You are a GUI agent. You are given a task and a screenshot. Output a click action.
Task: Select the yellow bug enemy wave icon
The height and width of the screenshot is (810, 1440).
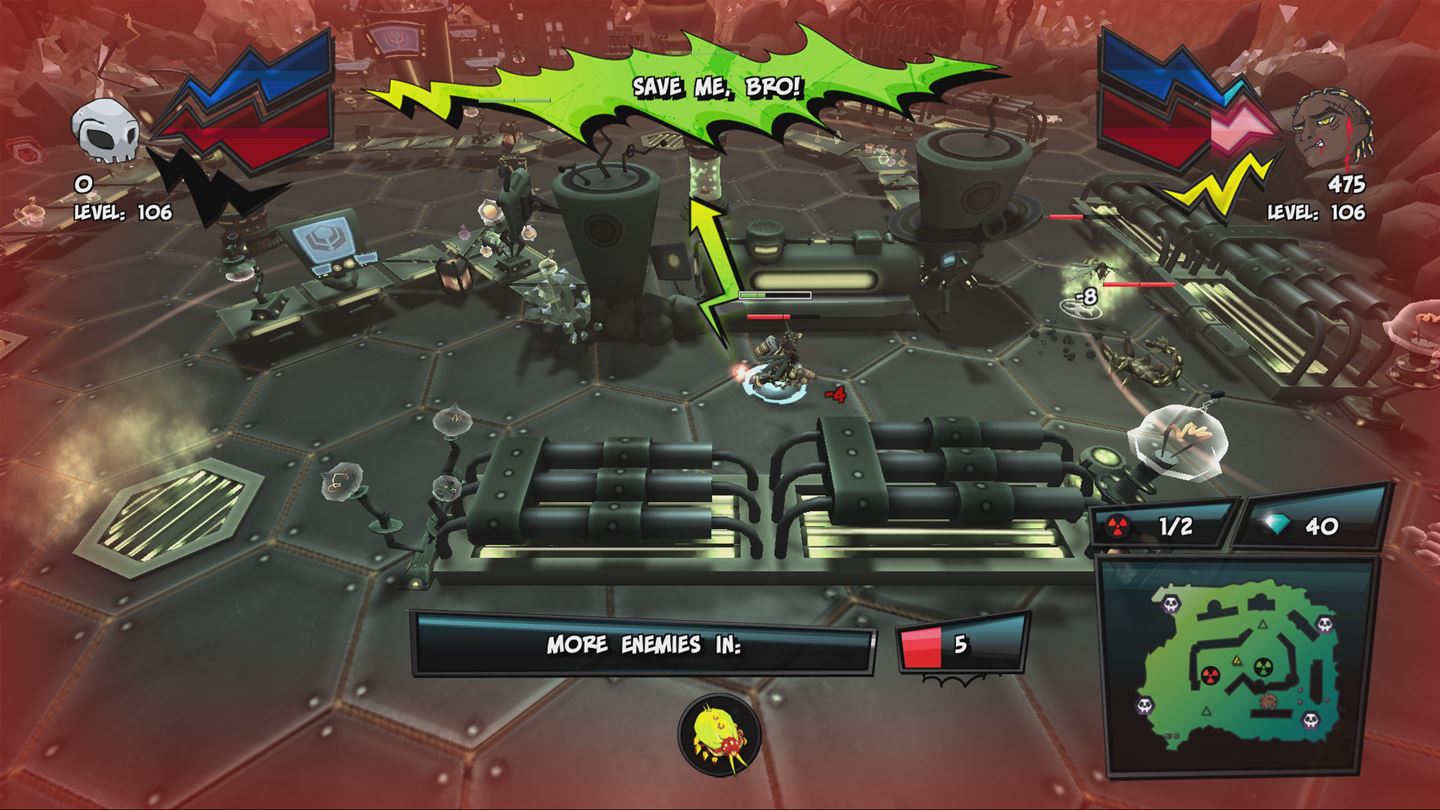pyautogui.click(x=718, y=736)
